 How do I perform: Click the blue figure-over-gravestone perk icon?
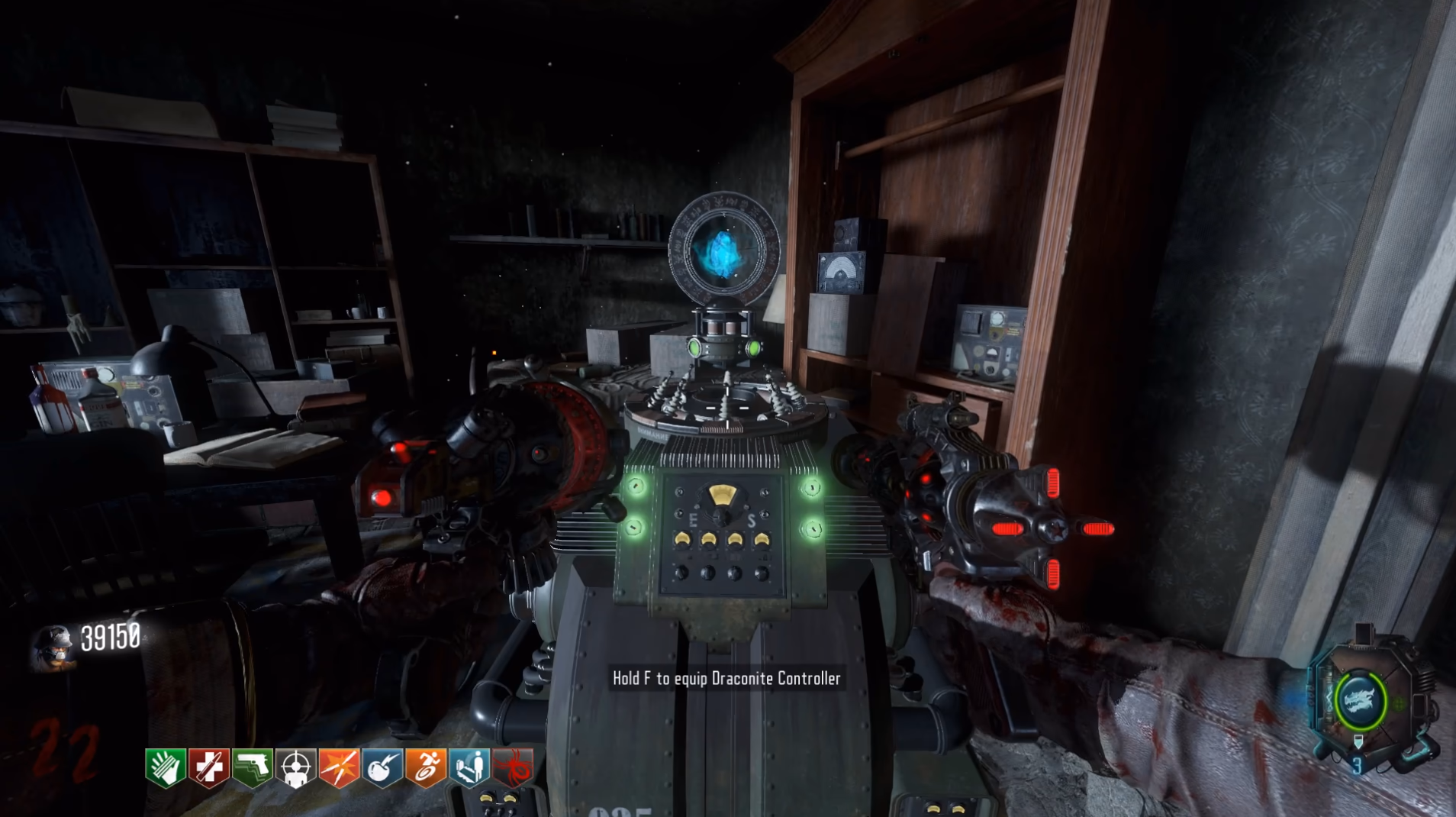click(469, 767)
